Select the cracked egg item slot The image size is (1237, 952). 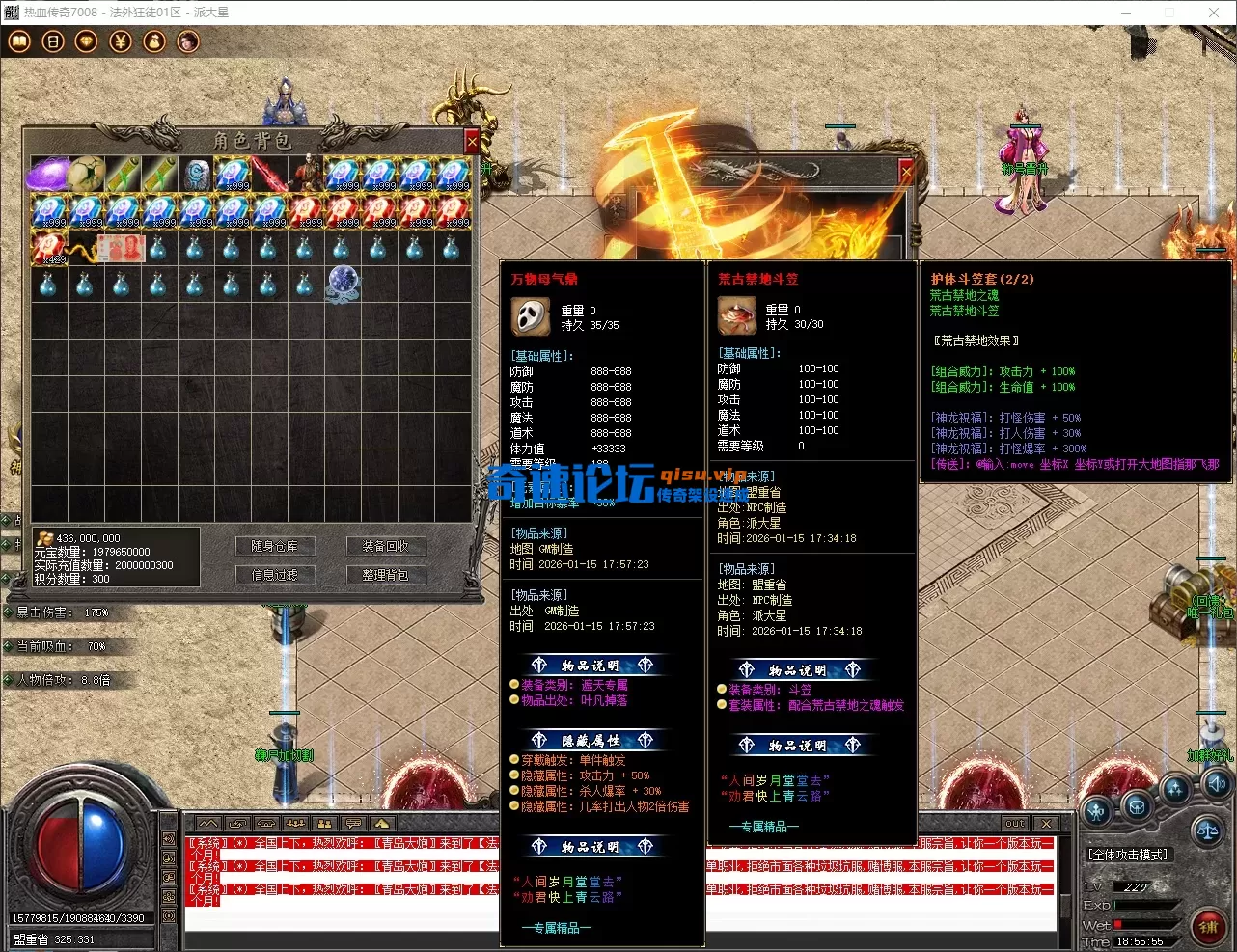85,175
